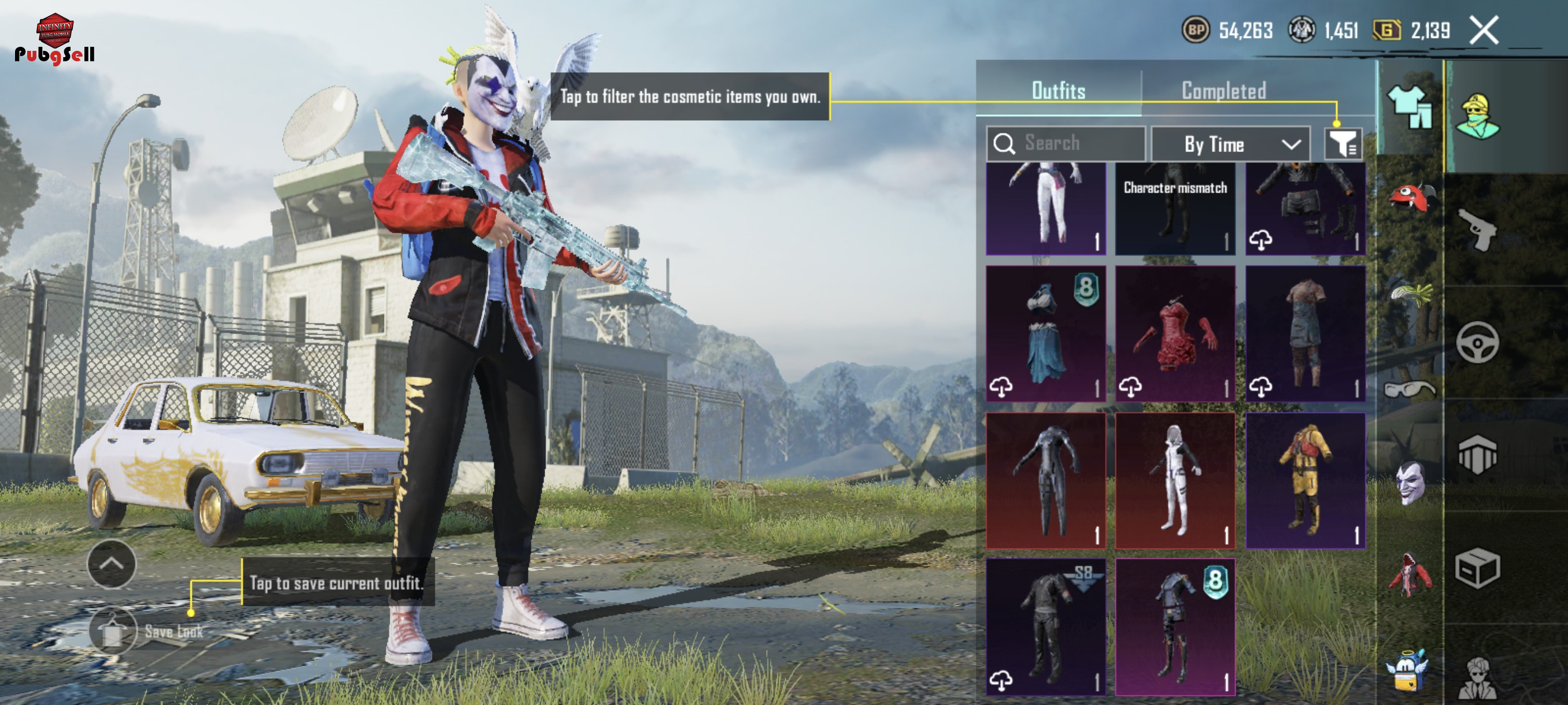Screen dimensions: 1568x705
Task: Close the inventory with the X button
Action: click(1484, 31)
